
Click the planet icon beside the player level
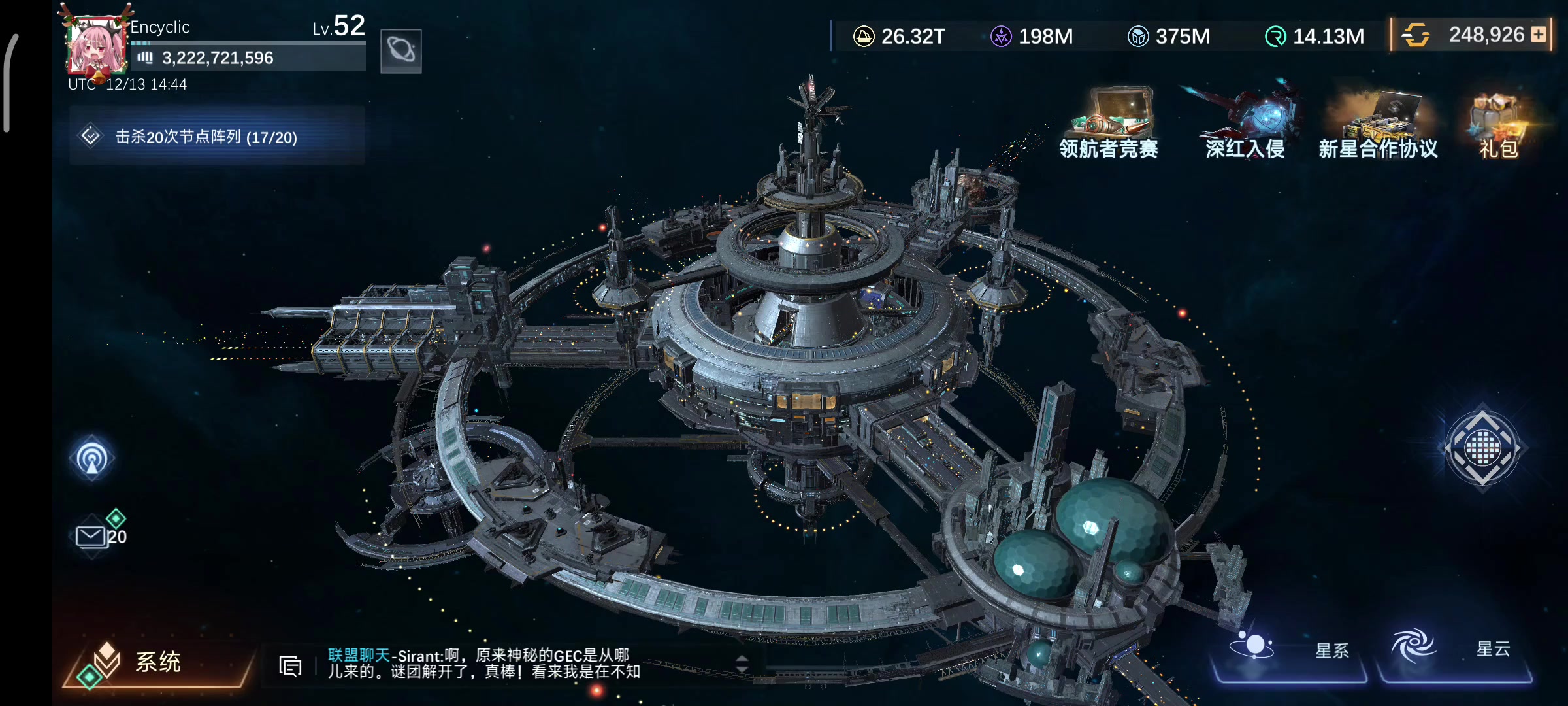(x=400, y=51)
